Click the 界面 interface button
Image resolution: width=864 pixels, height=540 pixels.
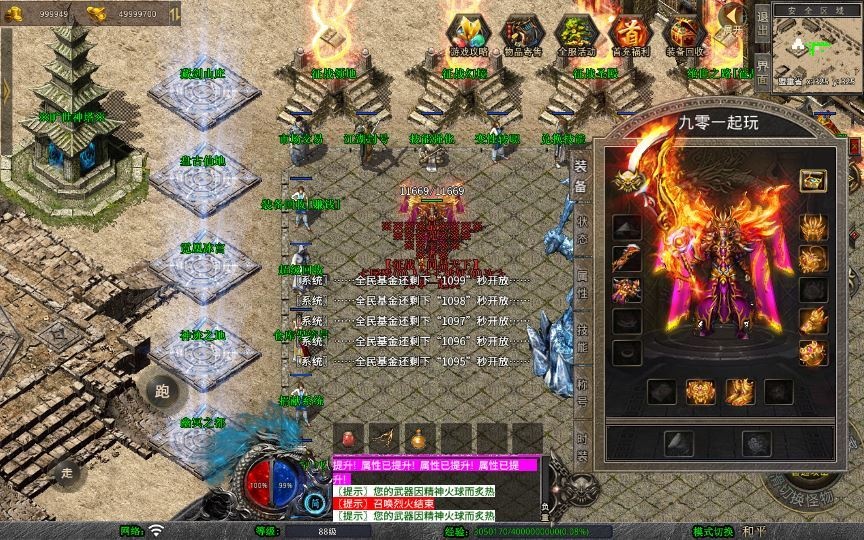pos(762,66)
